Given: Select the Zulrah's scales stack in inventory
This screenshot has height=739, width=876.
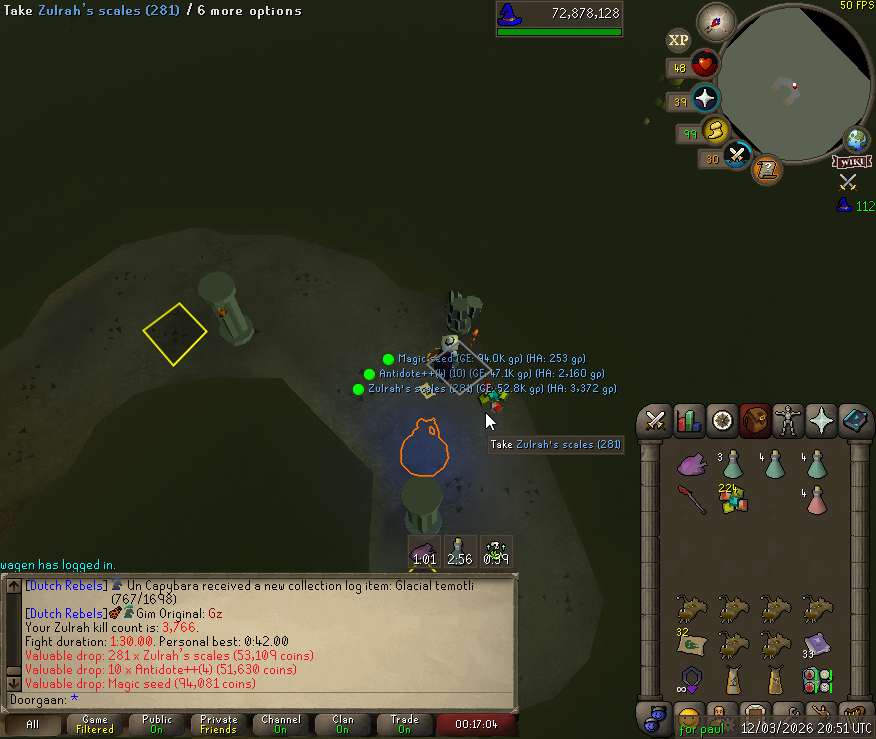Looking at the screenshot, I should (x=733, y=497).
